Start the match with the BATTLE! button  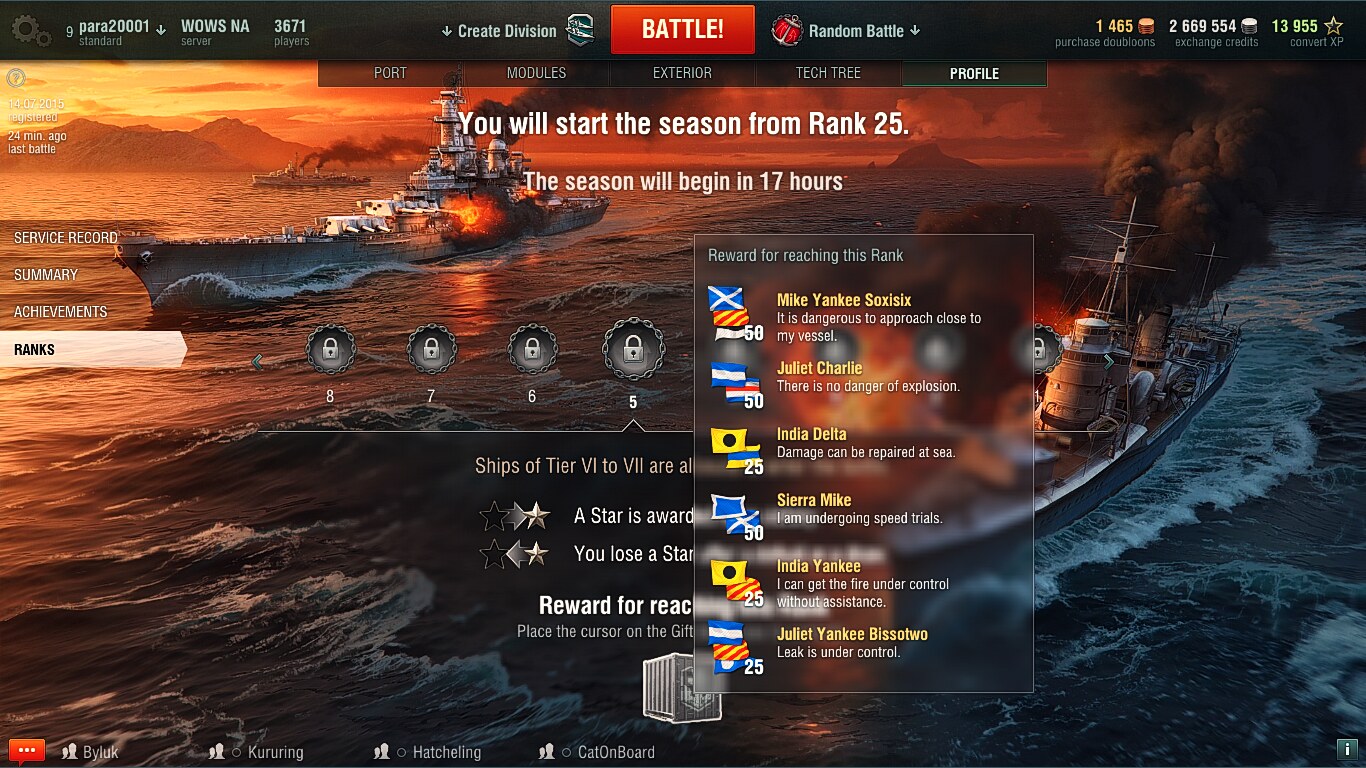pos(682,30)
